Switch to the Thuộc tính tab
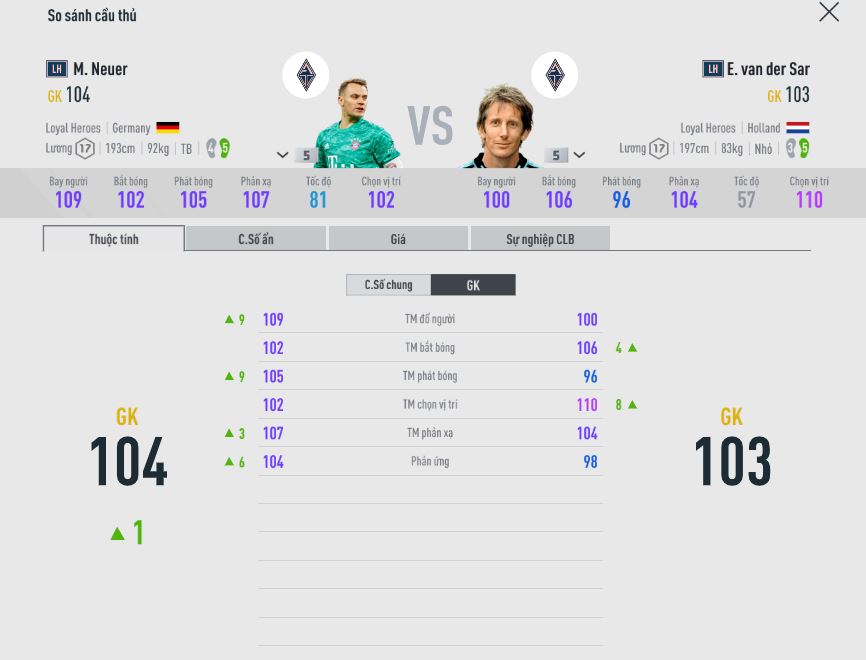Image resolution: width=866 pixels, height=660 pixels. 113,239
